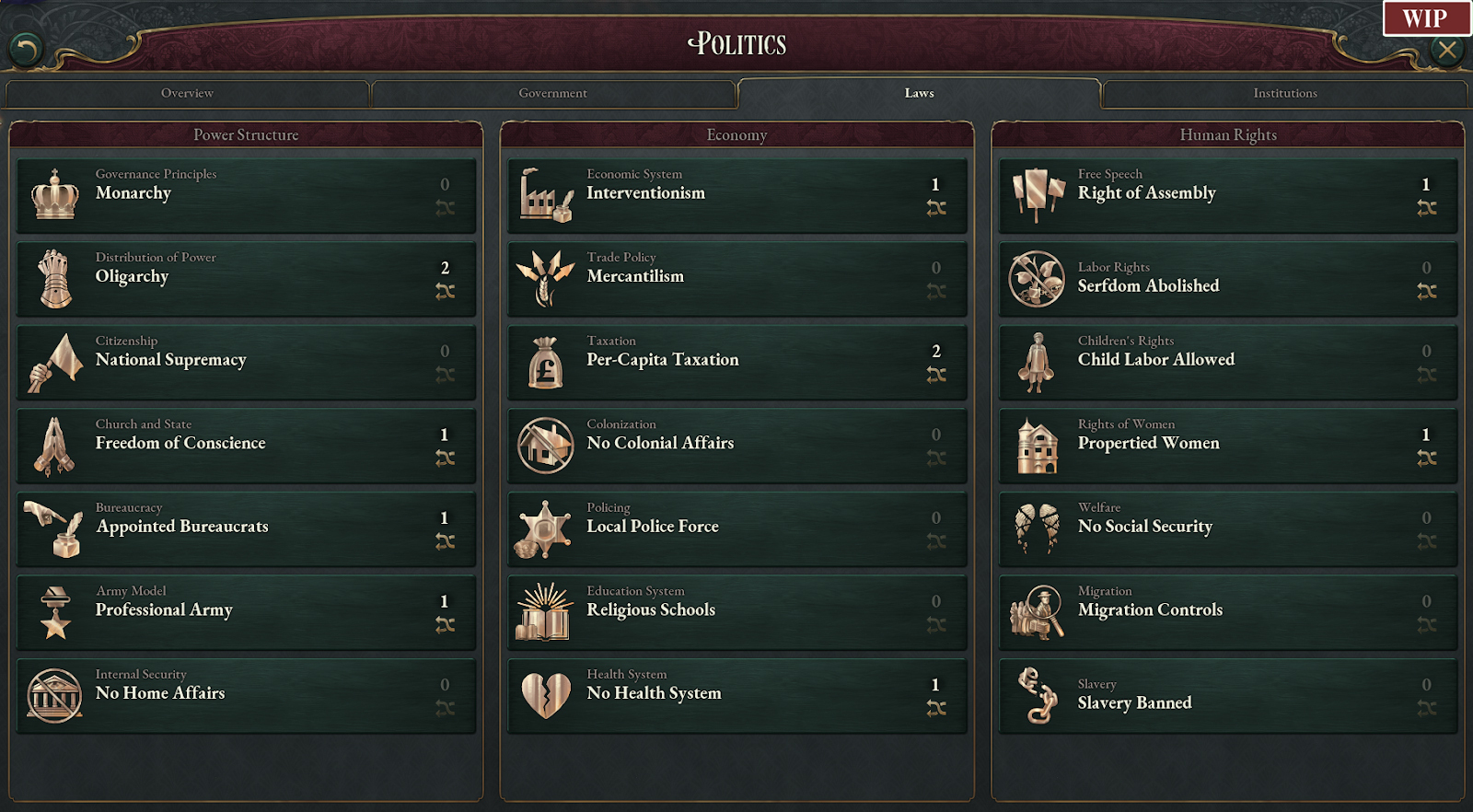
Task: Close the Politics window
Action: click(x=1447, y=50)
